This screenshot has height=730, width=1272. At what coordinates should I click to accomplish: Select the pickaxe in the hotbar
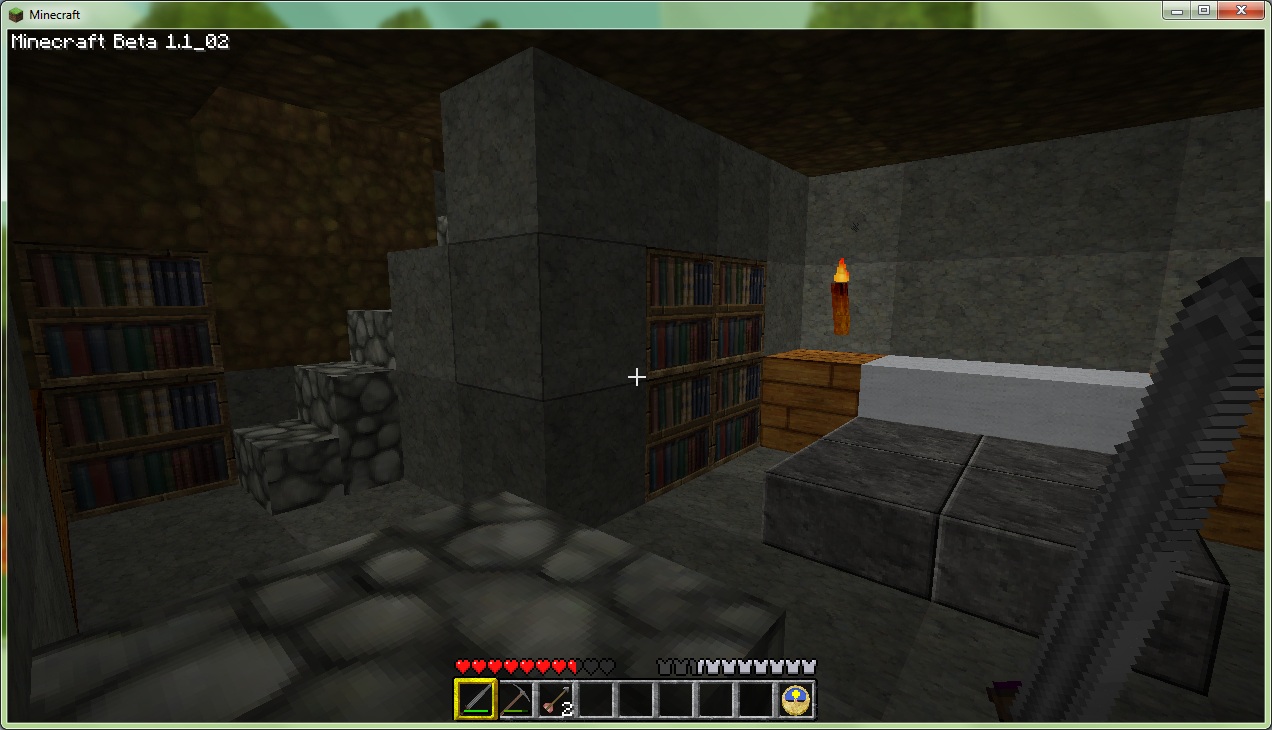pos(516,698)
